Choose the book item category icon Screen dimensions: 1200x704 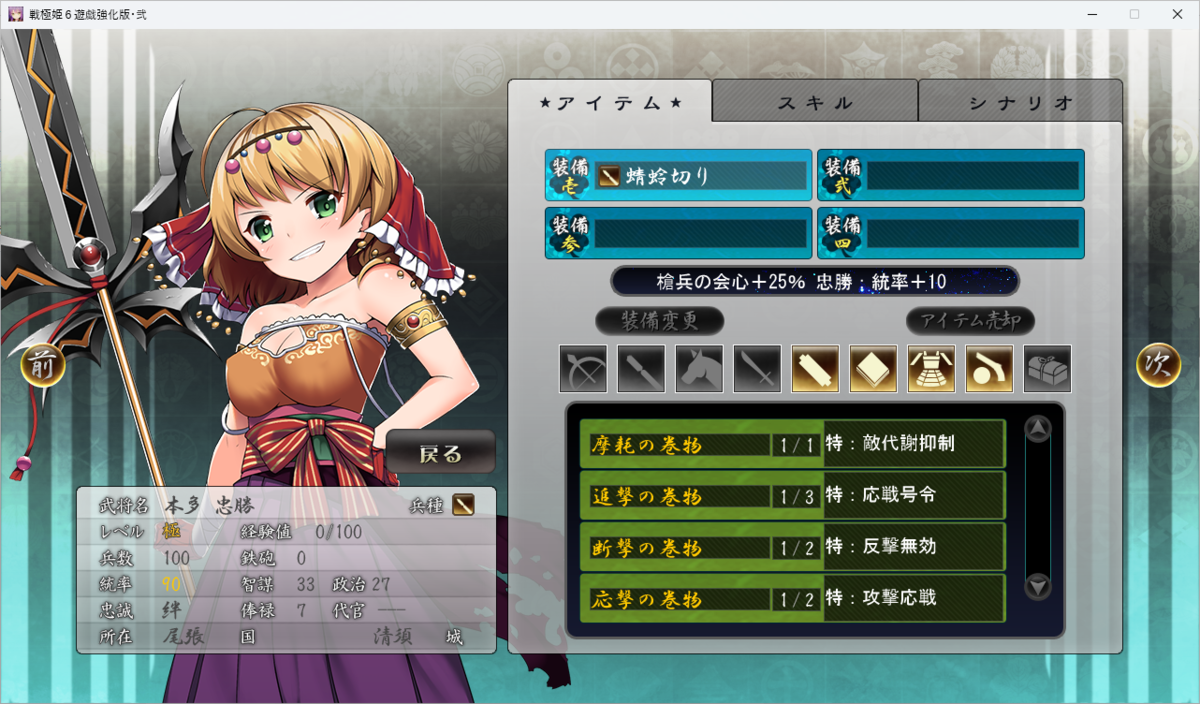(873, 369)
